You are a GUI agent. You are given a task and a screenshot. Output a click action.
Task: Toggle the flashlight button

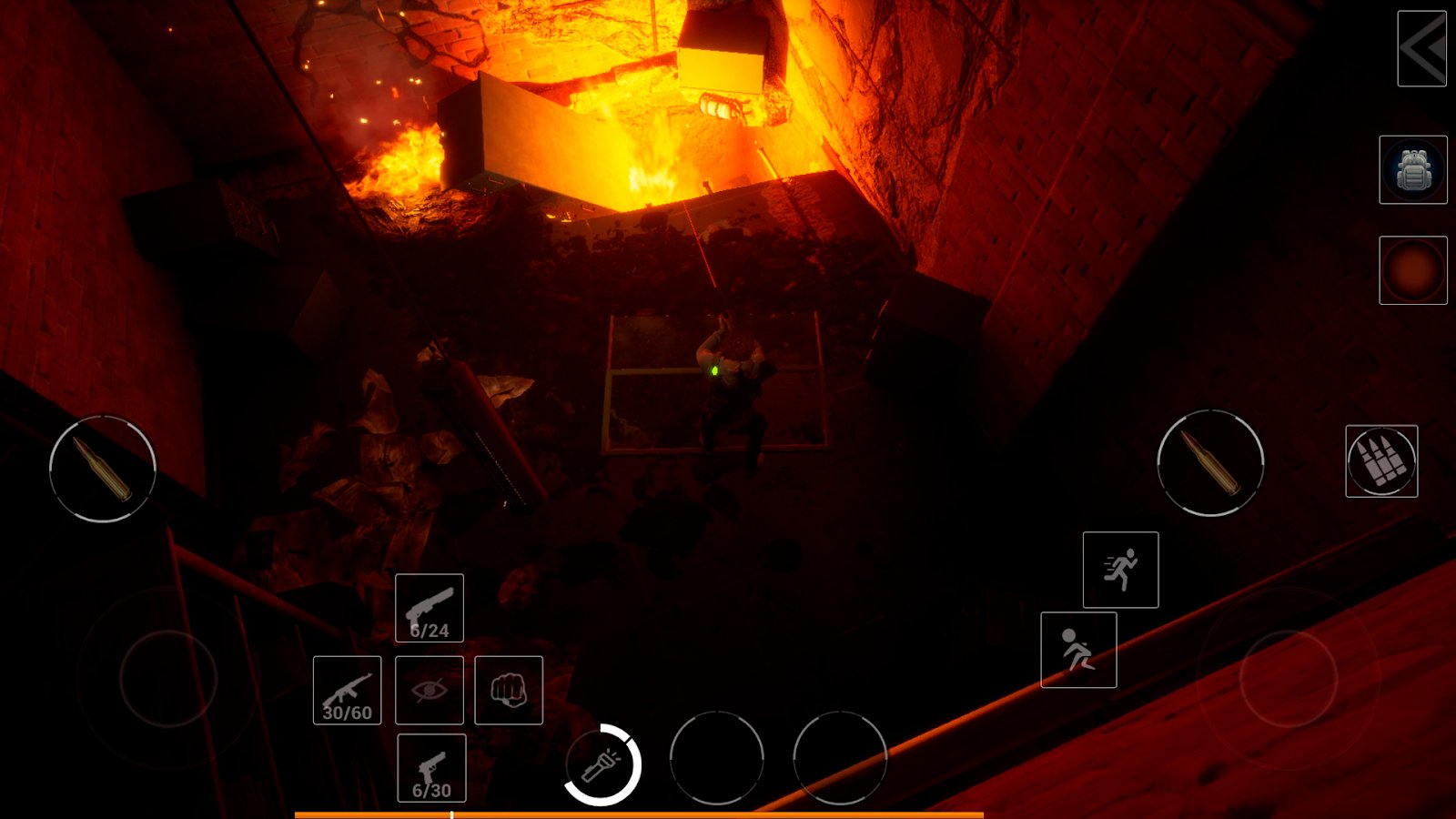(x=602, y=765)
